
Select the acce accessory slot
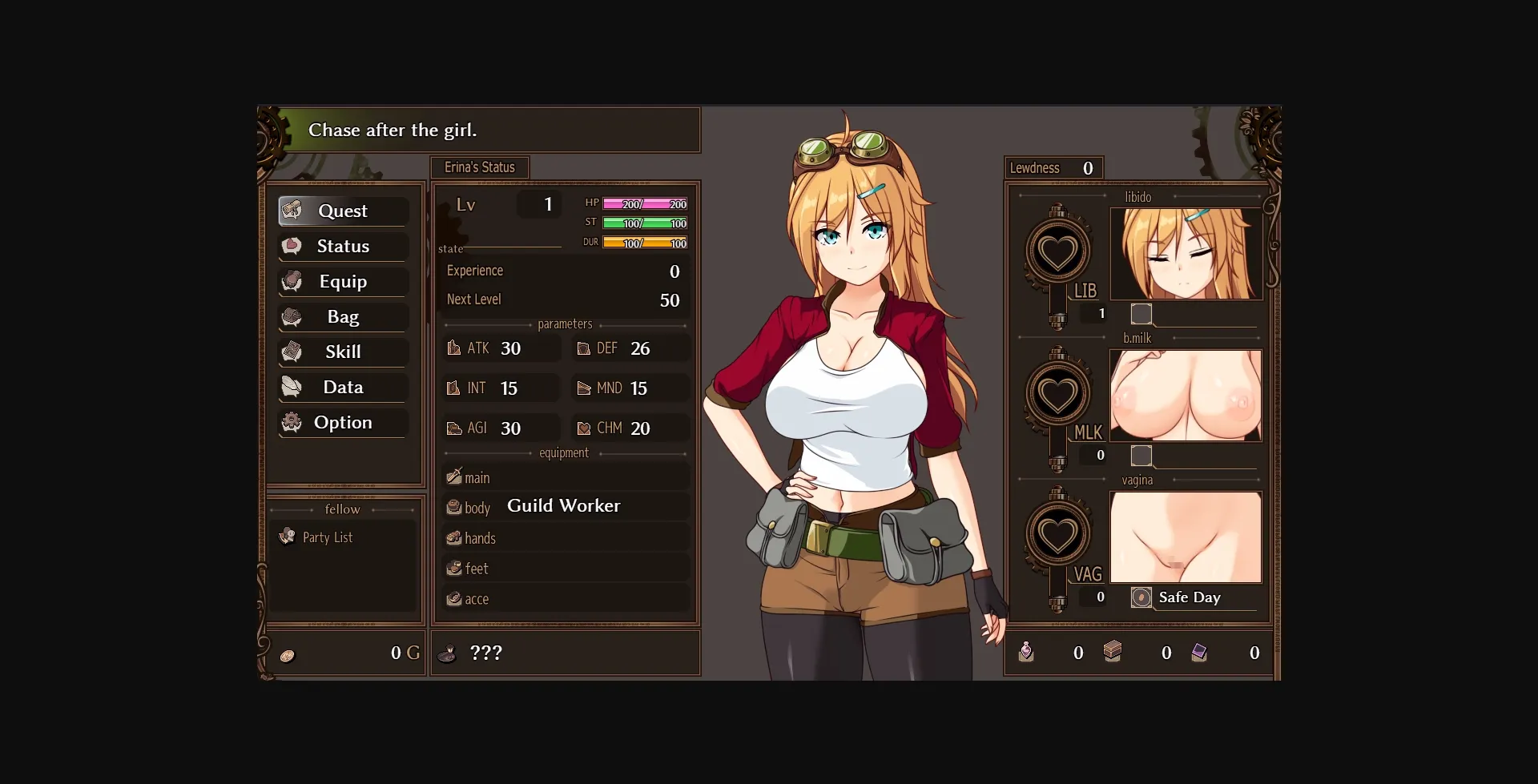click(x=565, y=599)
